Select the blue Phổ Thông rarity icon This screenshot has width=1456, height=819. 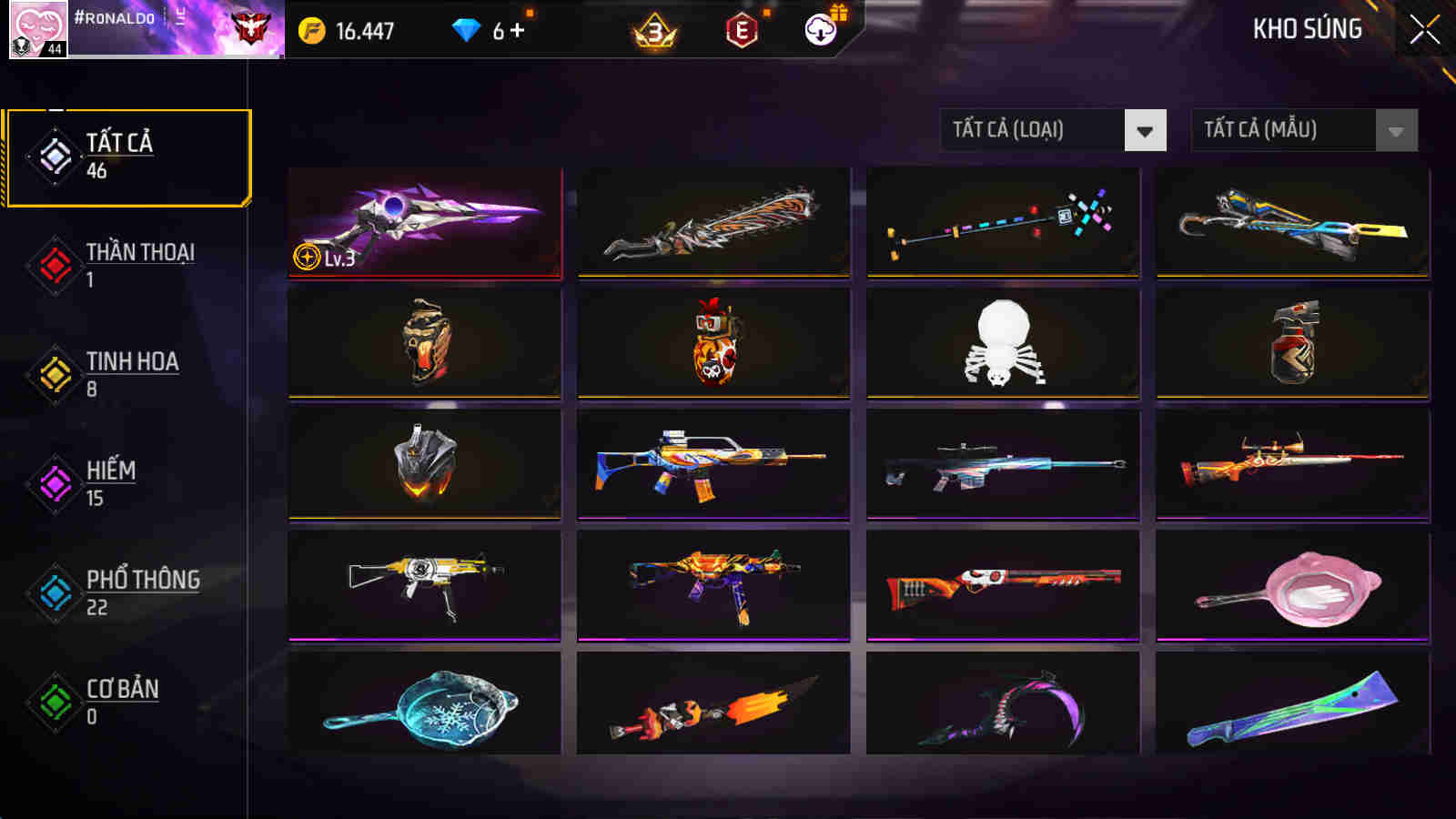click(55, 591)
